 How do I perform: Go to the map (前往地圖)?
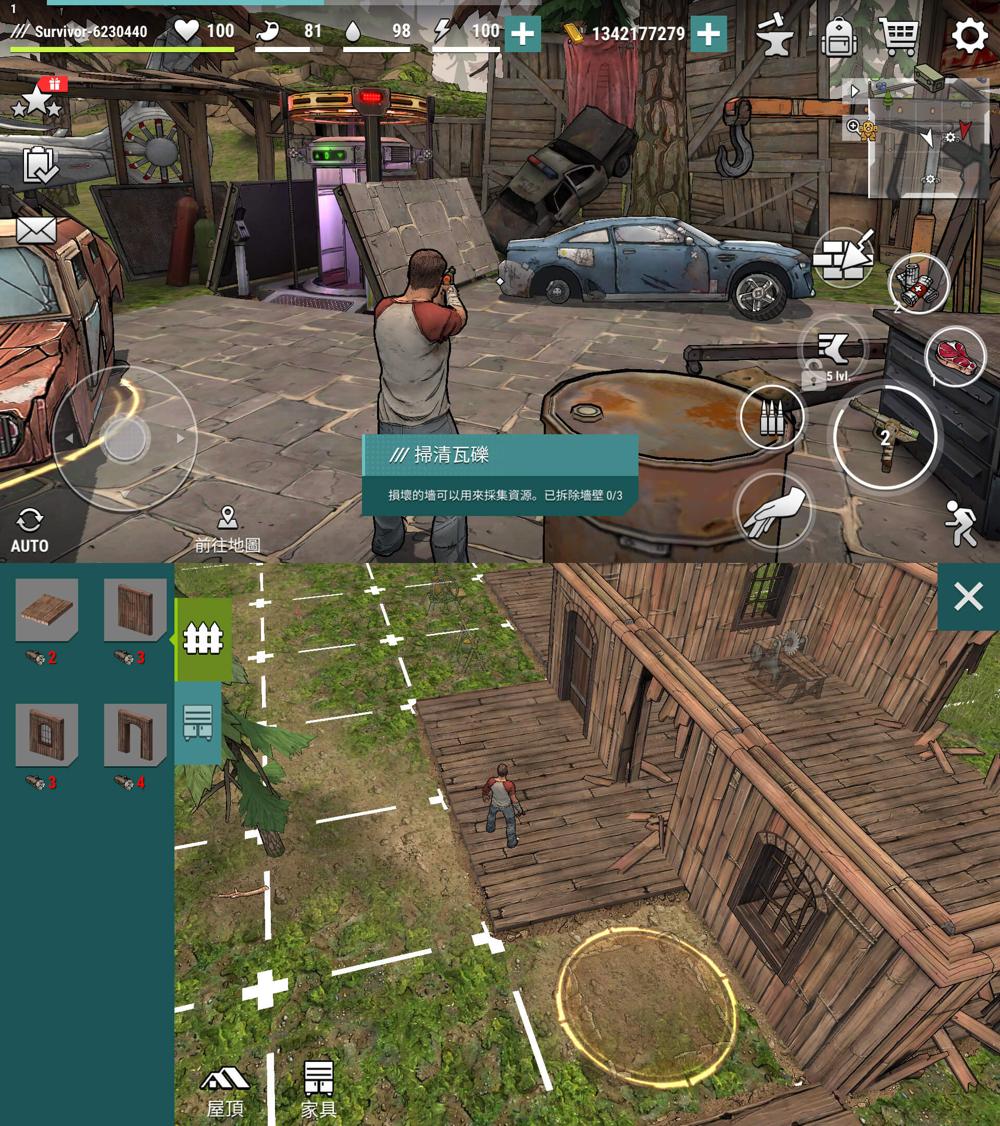(x=228, y=530)
